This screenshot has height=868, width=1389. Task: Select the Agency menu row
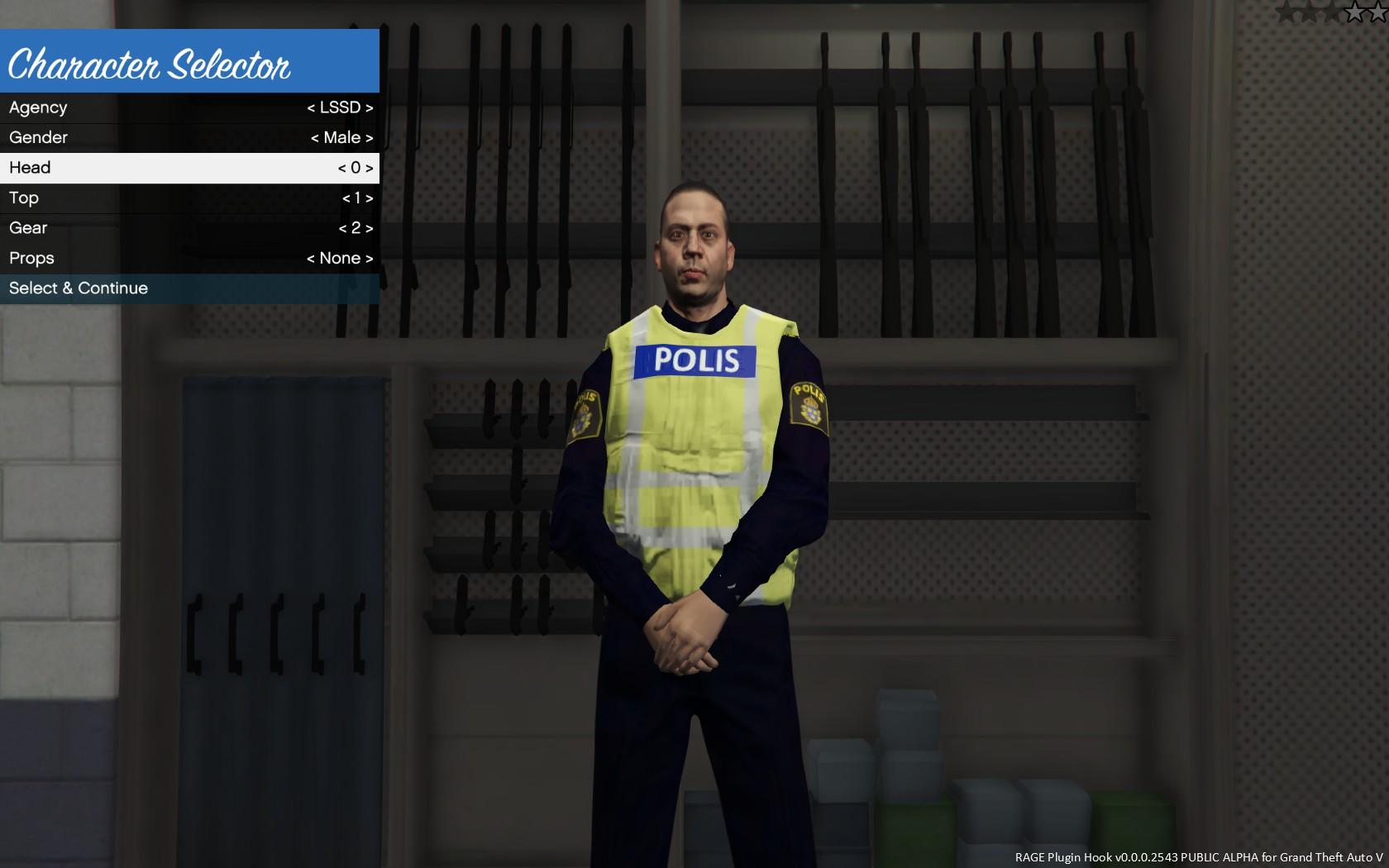click(189, 107)
